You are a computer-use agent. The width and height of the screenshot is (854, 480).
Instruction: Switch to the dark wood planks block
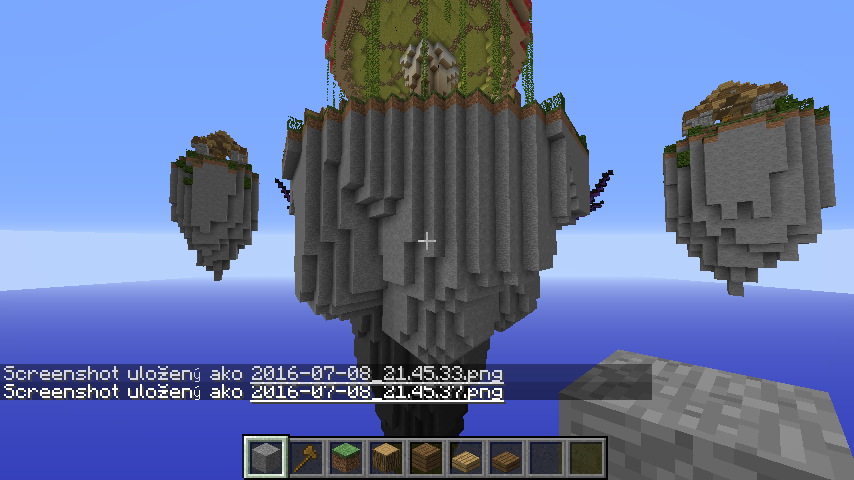pyautogui.click(x=427, y=457)
